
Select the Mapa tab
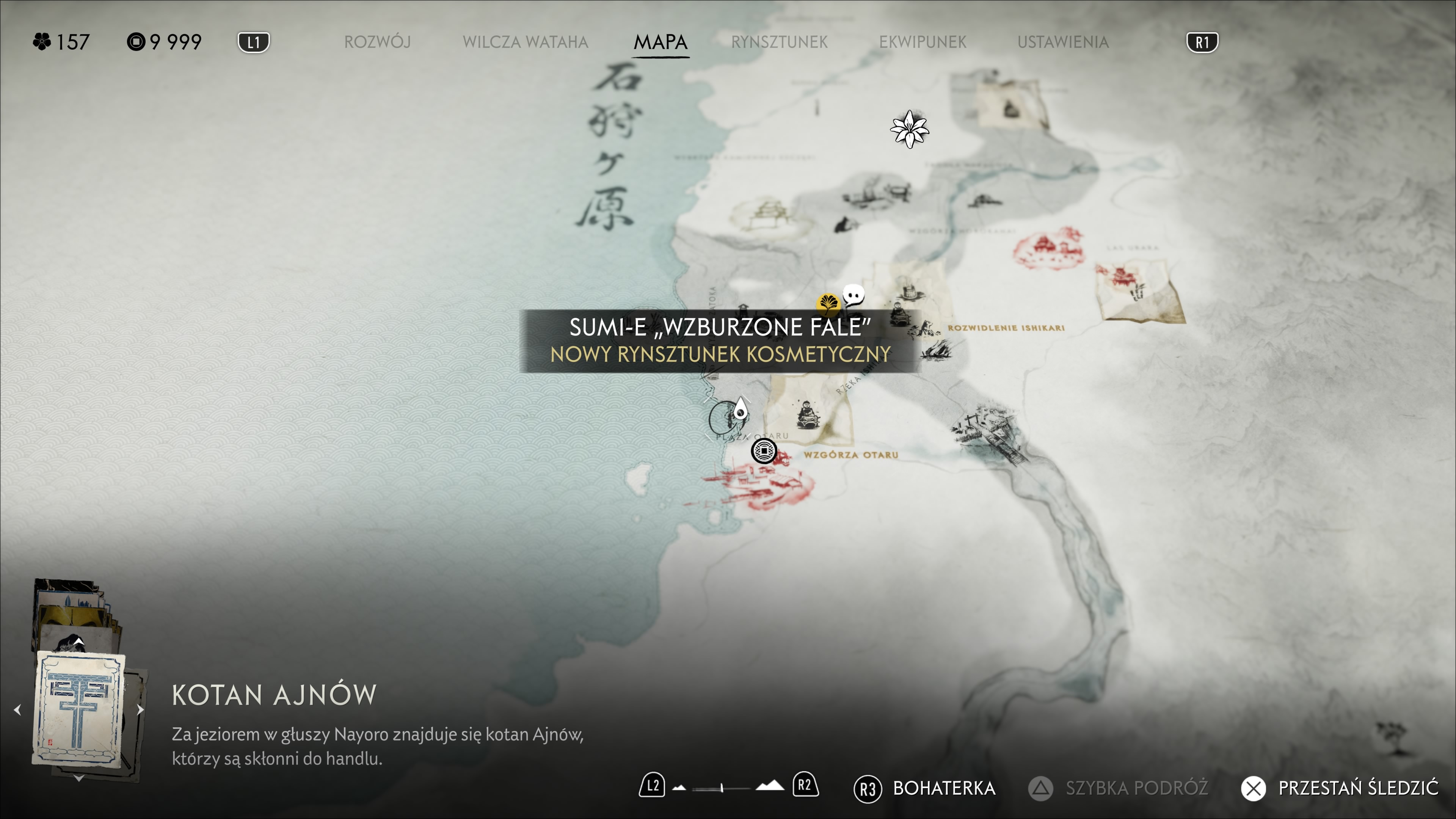pos(660,42)
